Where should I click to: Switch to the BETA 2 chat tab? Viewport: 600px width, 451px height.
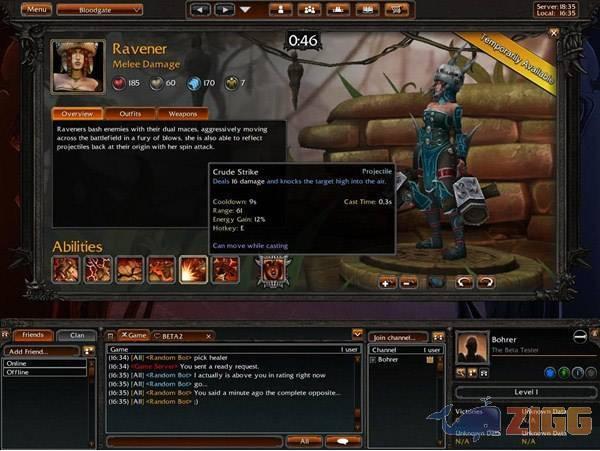[181, 335]
